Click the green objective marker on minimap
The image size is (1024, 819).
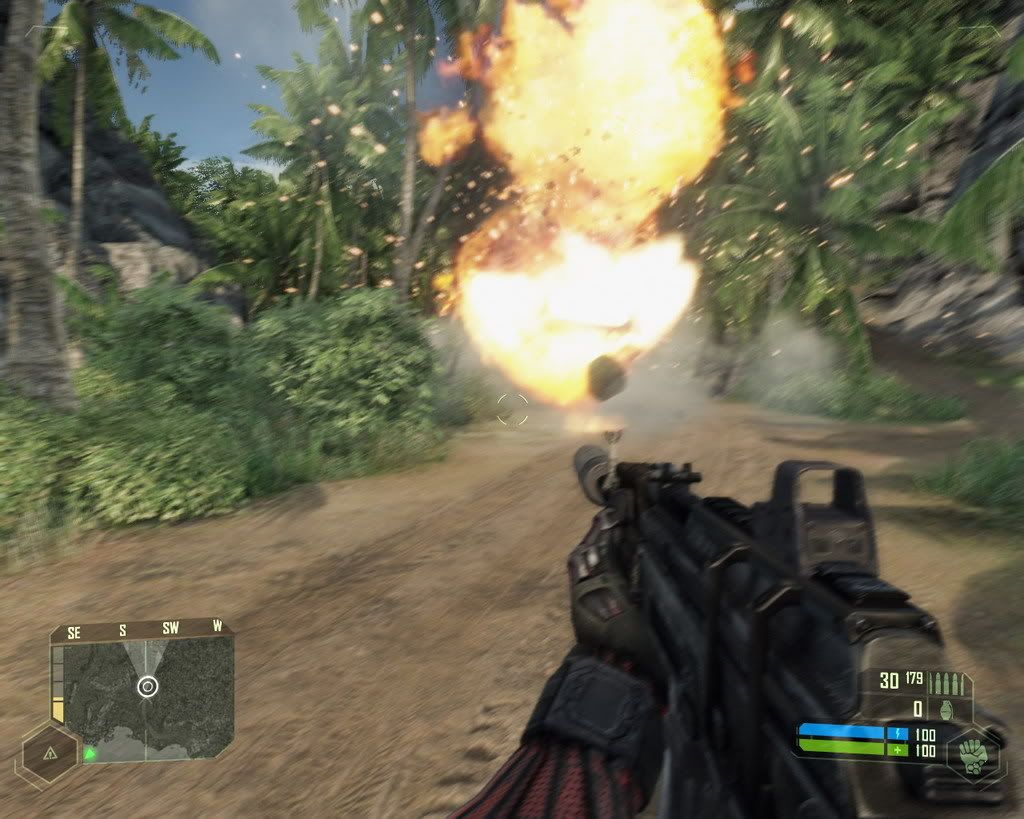pyautogui.click(x=90, y=752)
